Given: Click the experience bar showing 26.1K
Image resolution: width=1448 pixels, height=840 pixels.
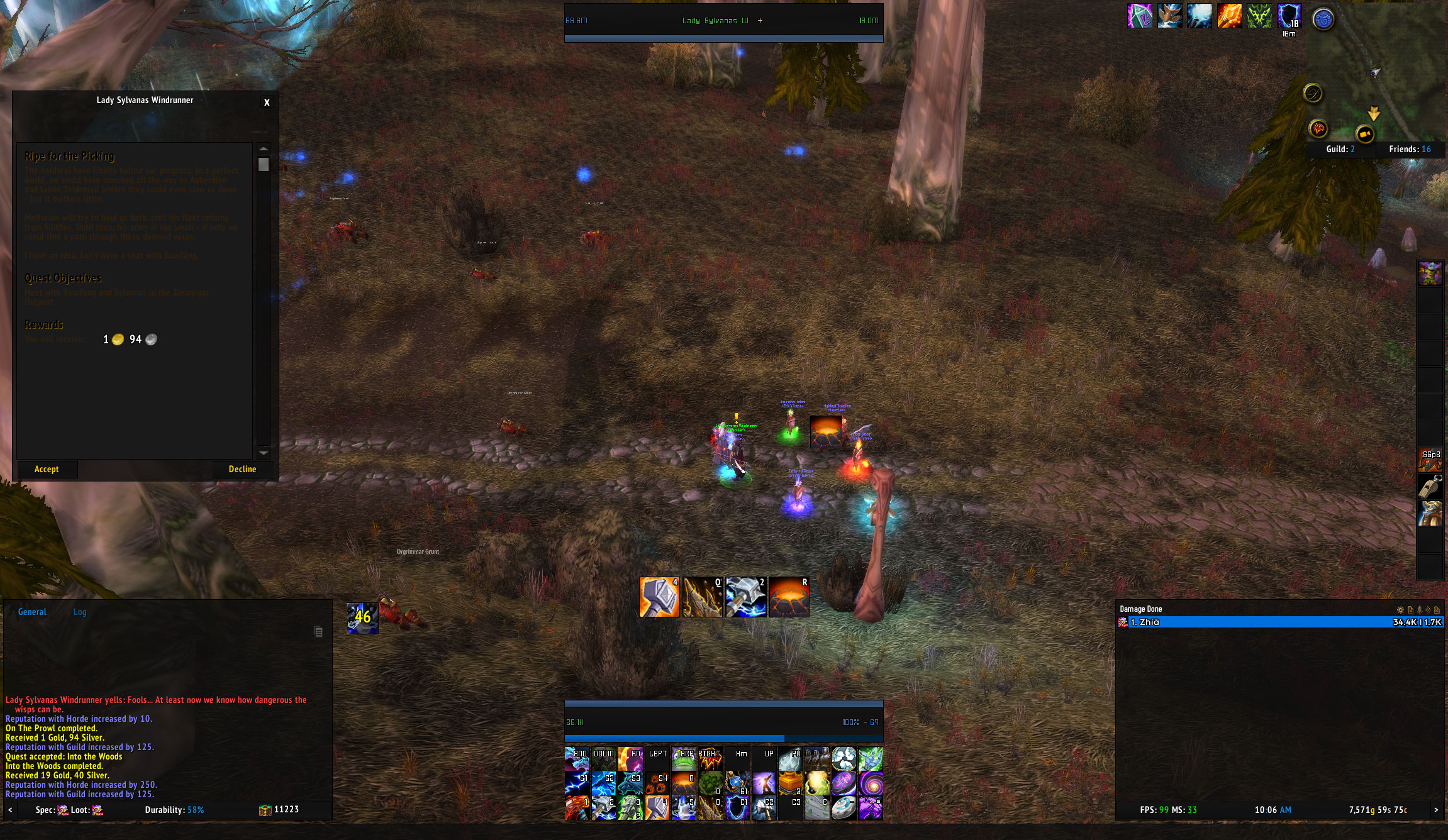Looking at the screenshot, I should (723, 722).
